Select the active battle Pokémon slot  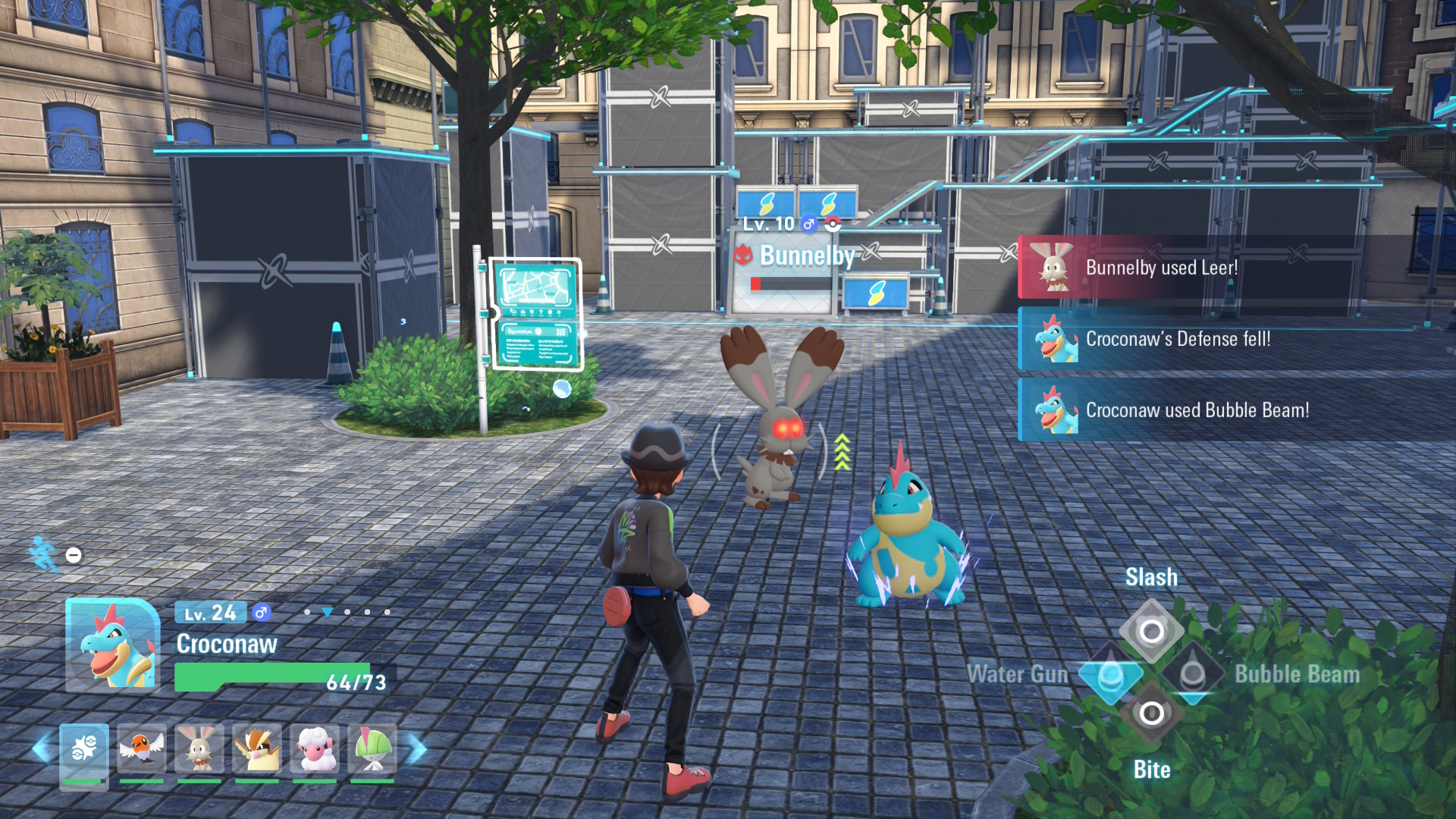pyautogui.click(x=83, y=754)
